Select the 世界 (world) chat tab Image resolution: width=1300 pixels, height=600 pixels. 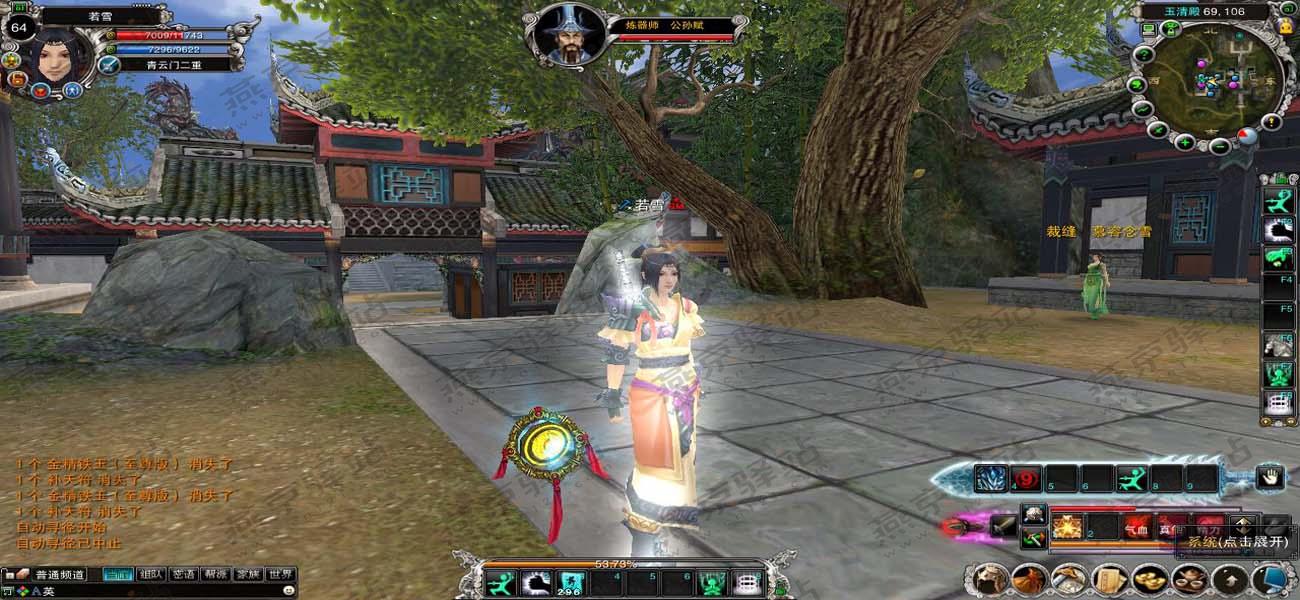coord(280,575)
